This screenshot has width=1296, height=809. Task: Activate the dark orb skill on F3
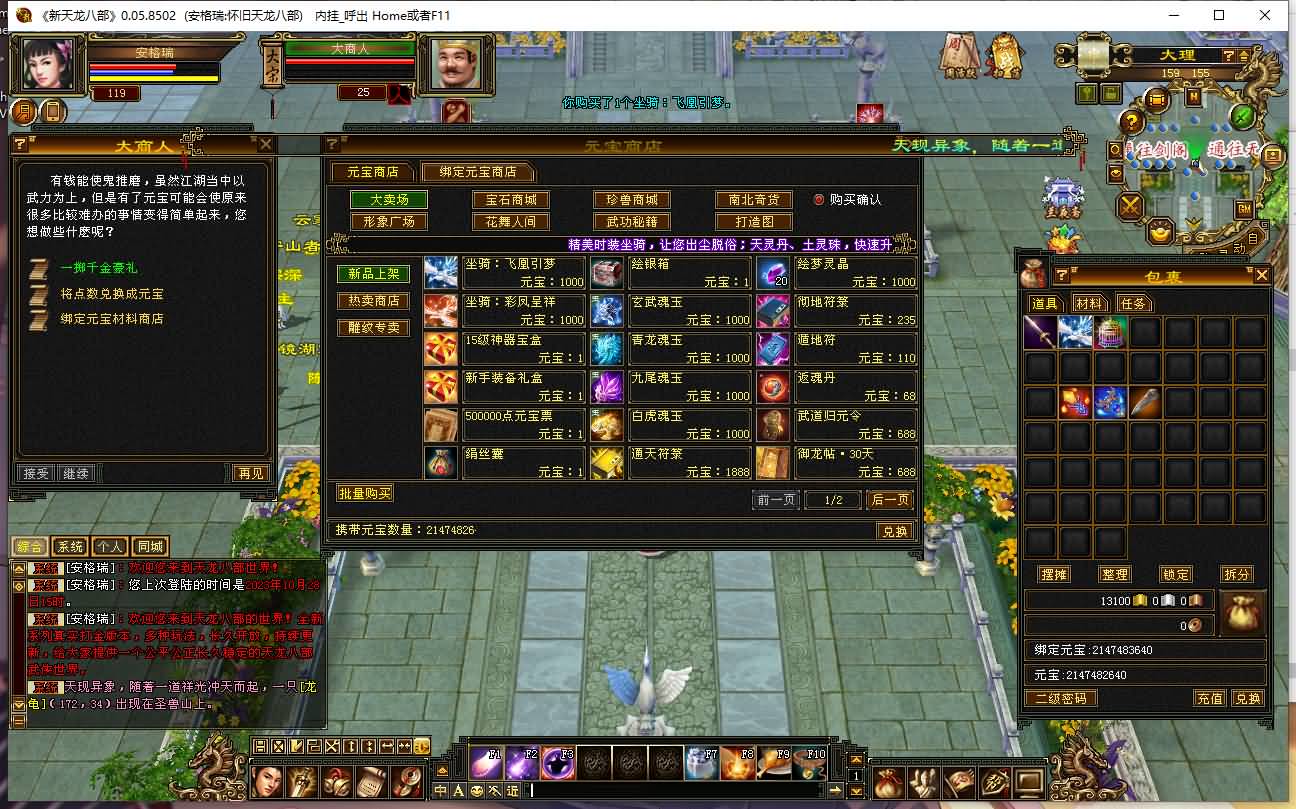[x=560, y=762]
